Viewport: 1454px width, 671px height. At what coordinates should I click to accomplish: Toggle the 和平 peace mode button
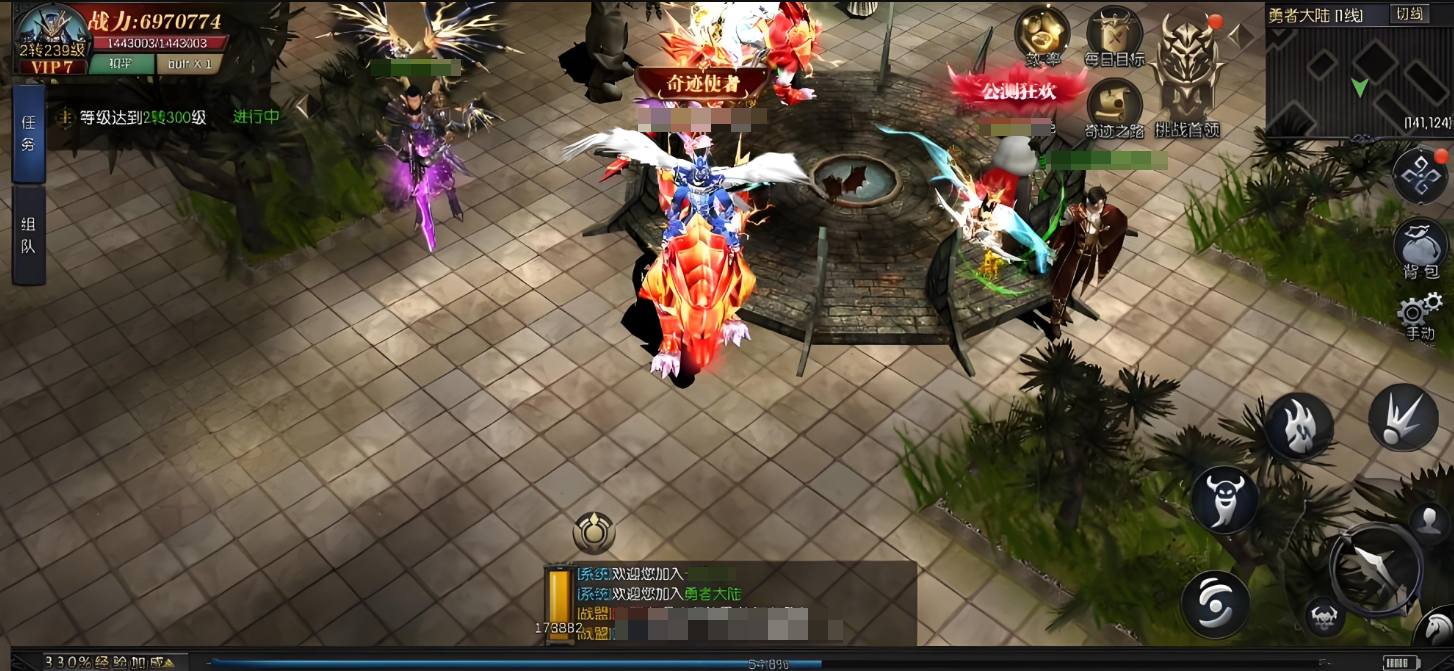pyautogui.click(x=121, y=64)
